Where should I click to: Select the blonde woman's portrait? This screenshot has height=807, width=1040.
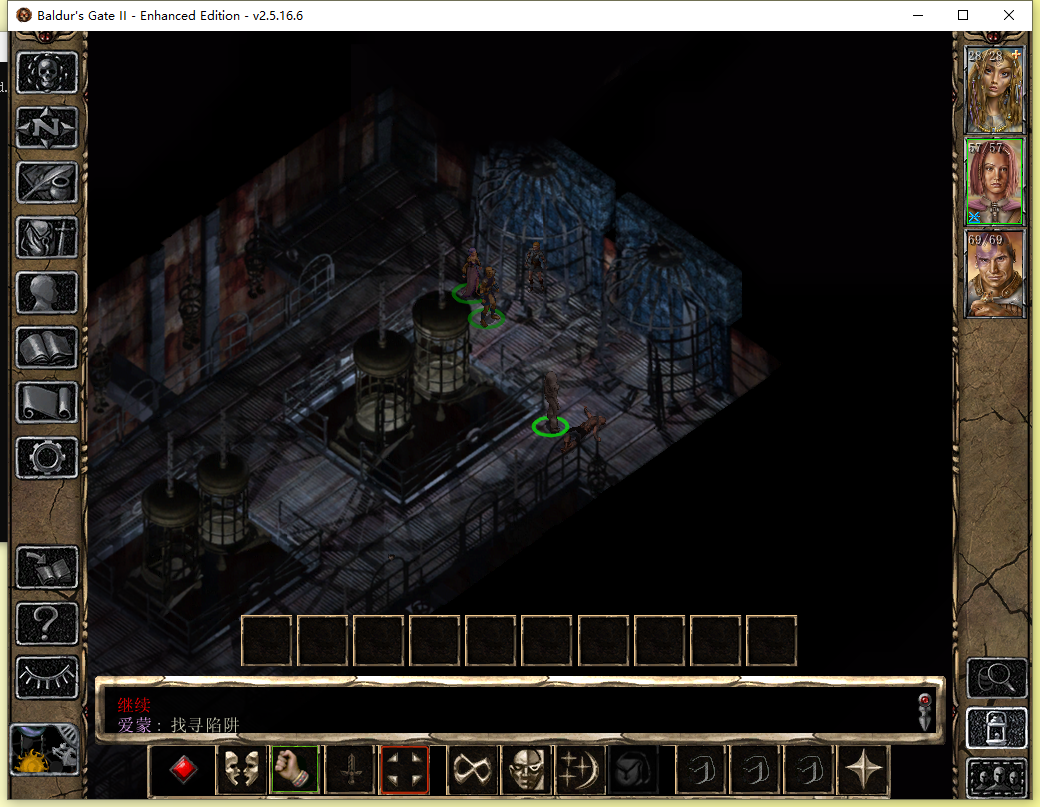[x=994, y=90]
